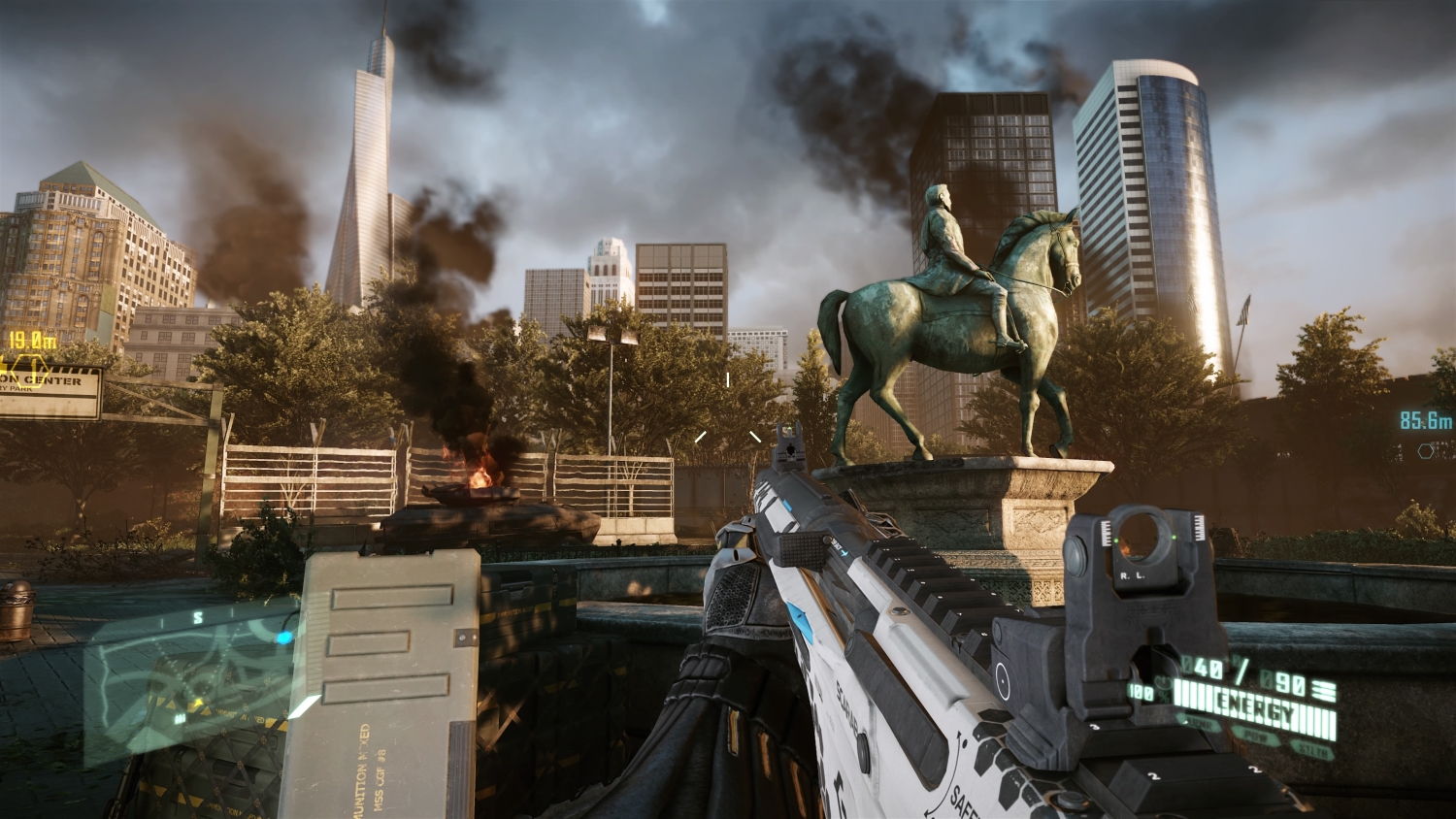Click the yellow player arrow on minimap
The height and width of the screenshot is (819, 1456).
tap(197, 704)
